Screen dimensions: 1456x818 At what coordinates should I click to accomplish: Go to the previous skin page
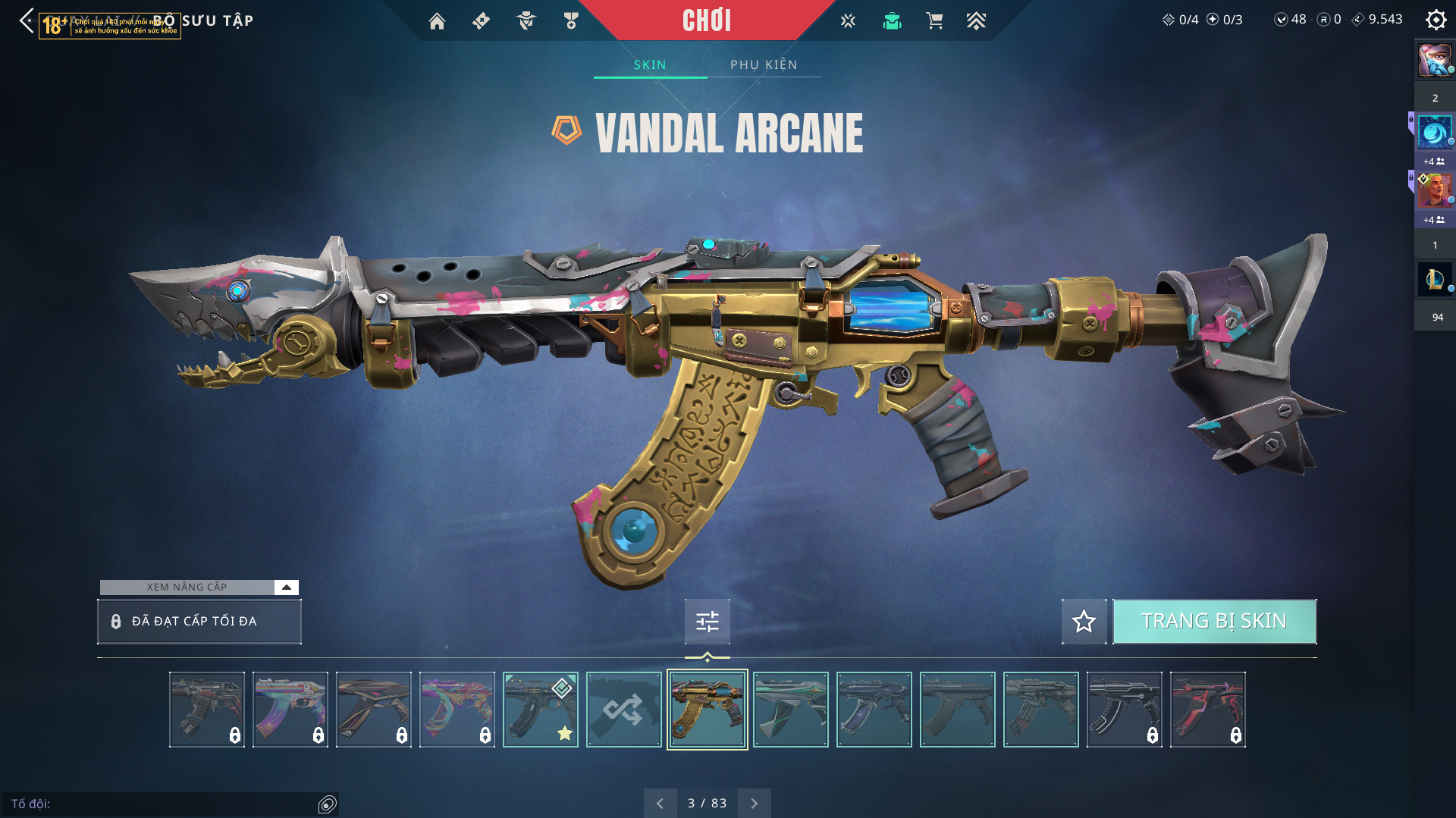coord(660,804)
